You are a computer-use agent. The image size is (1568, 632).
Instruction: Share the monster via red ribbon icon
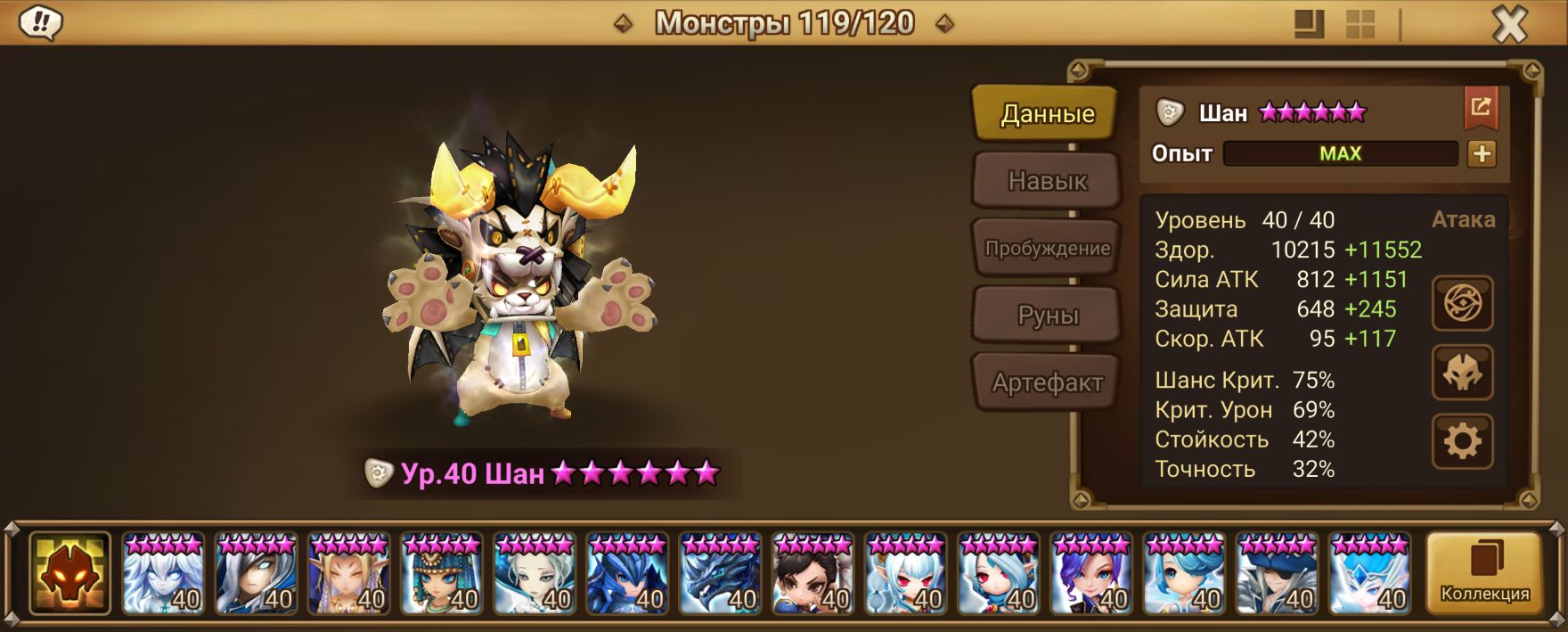point(1481,109)
